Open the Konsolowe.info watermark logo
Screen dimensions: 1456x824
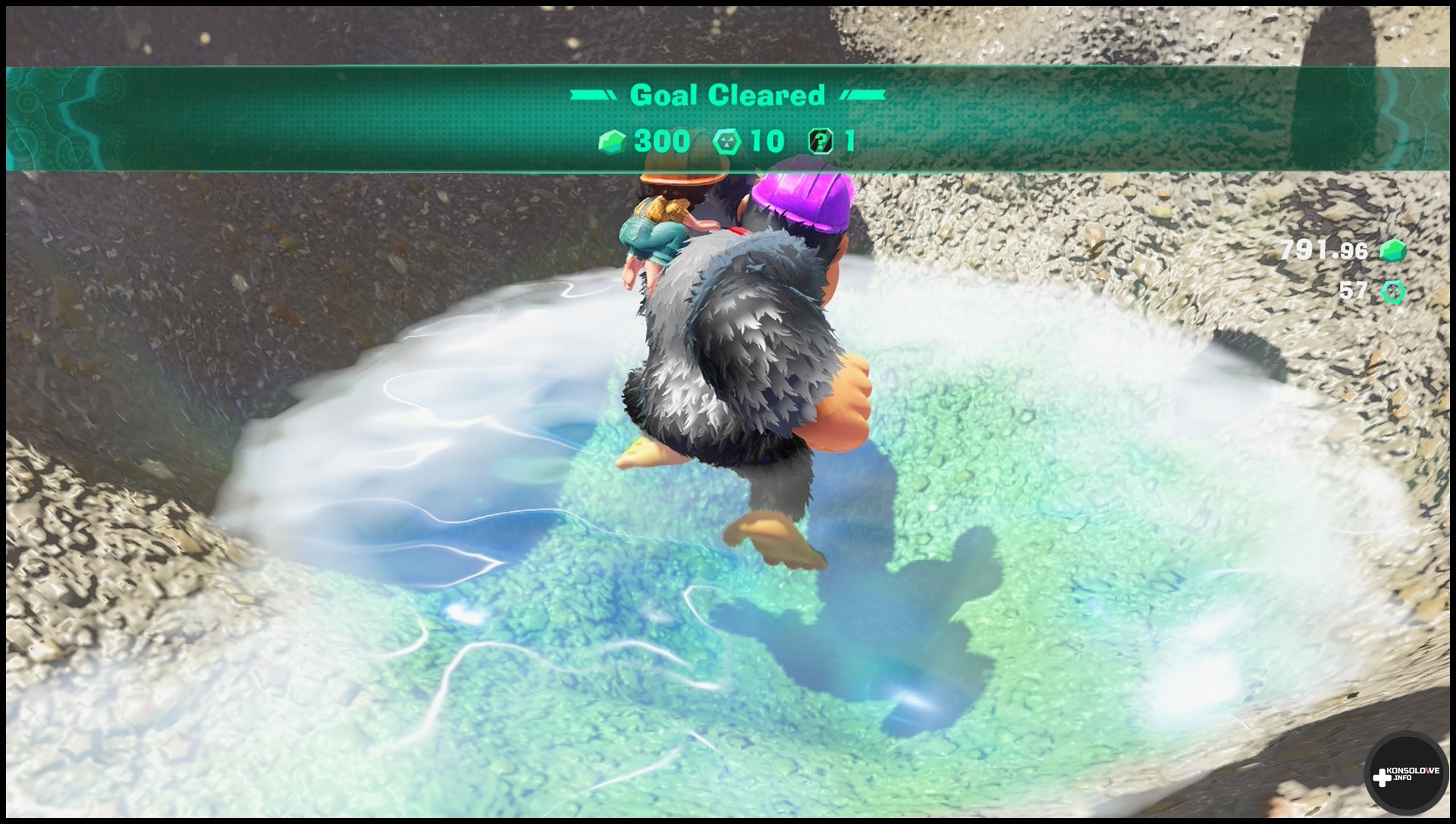pos(1407,775)
